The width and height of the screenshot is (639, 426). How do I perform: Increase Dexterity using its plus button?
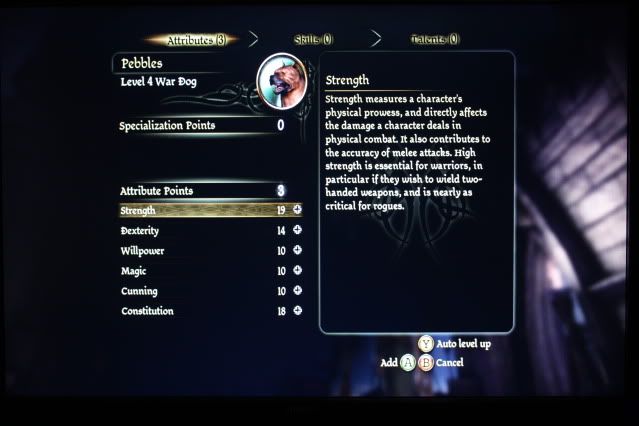pos(297,230)
